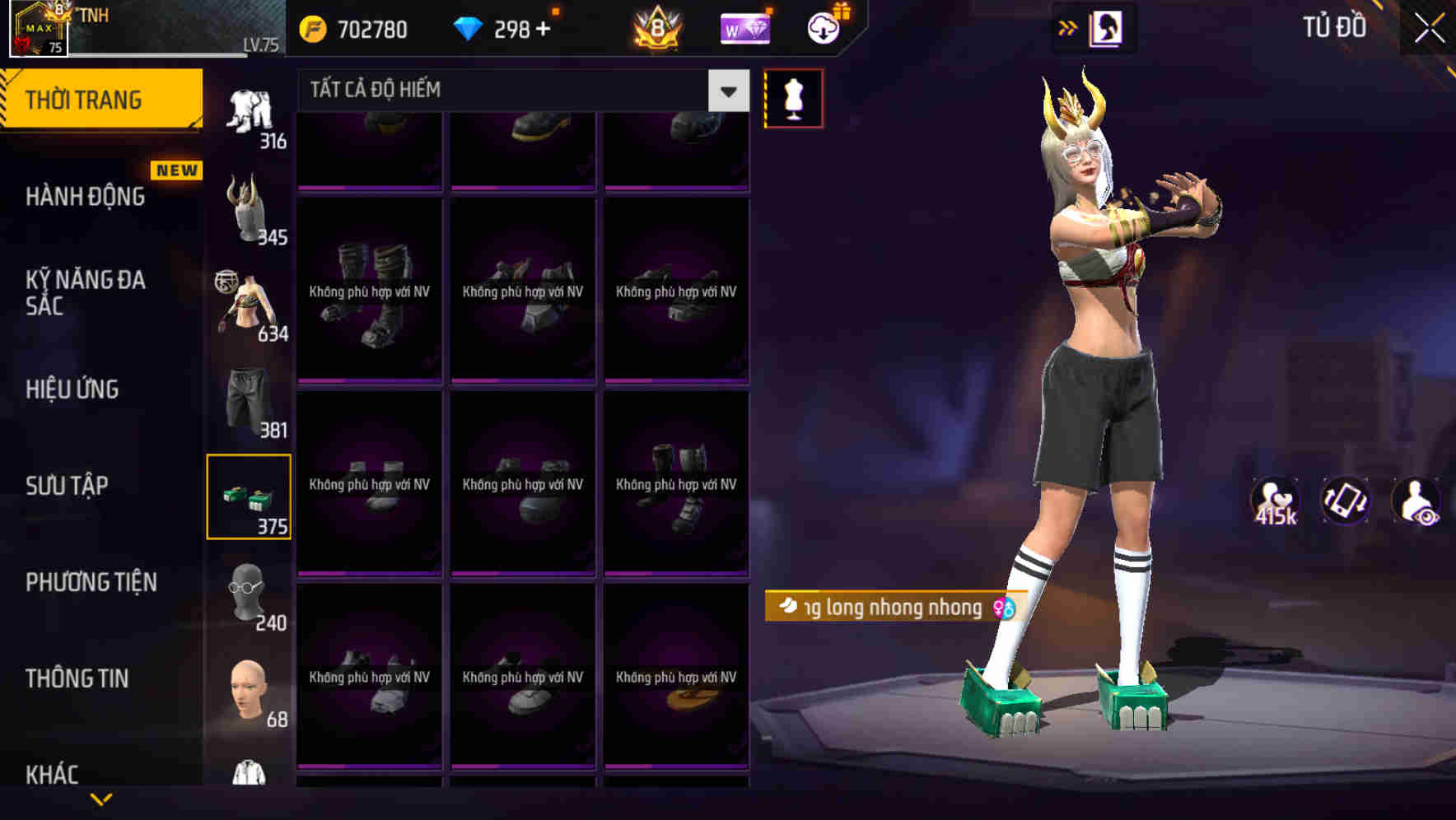This screenshot has height=820, width=1456.
Task: Click the rank badge level 8 icon
Action: (659, 27)
